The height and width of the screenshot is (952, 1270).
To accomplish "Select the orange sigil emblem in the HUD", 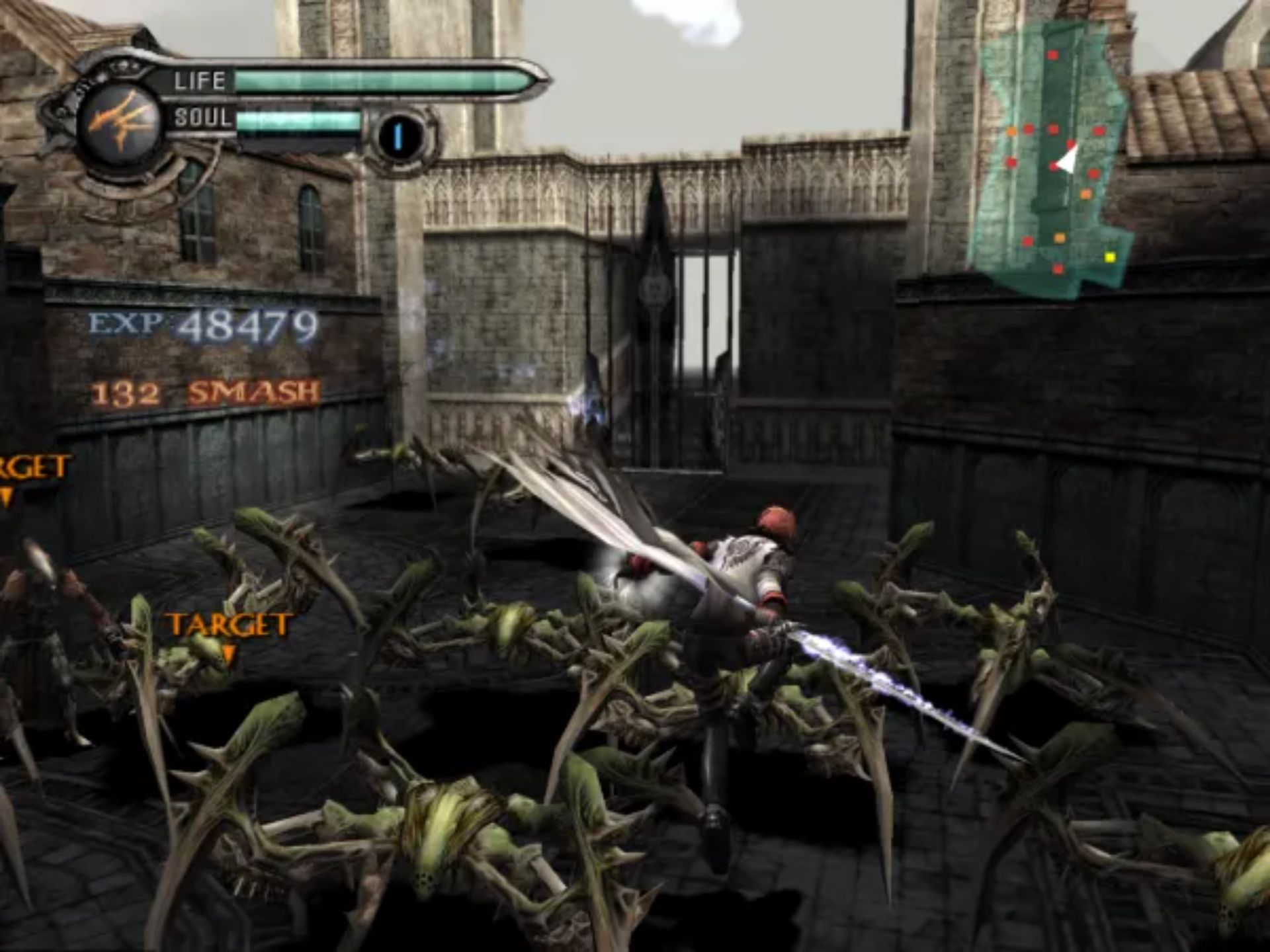I will click(120, 124).
